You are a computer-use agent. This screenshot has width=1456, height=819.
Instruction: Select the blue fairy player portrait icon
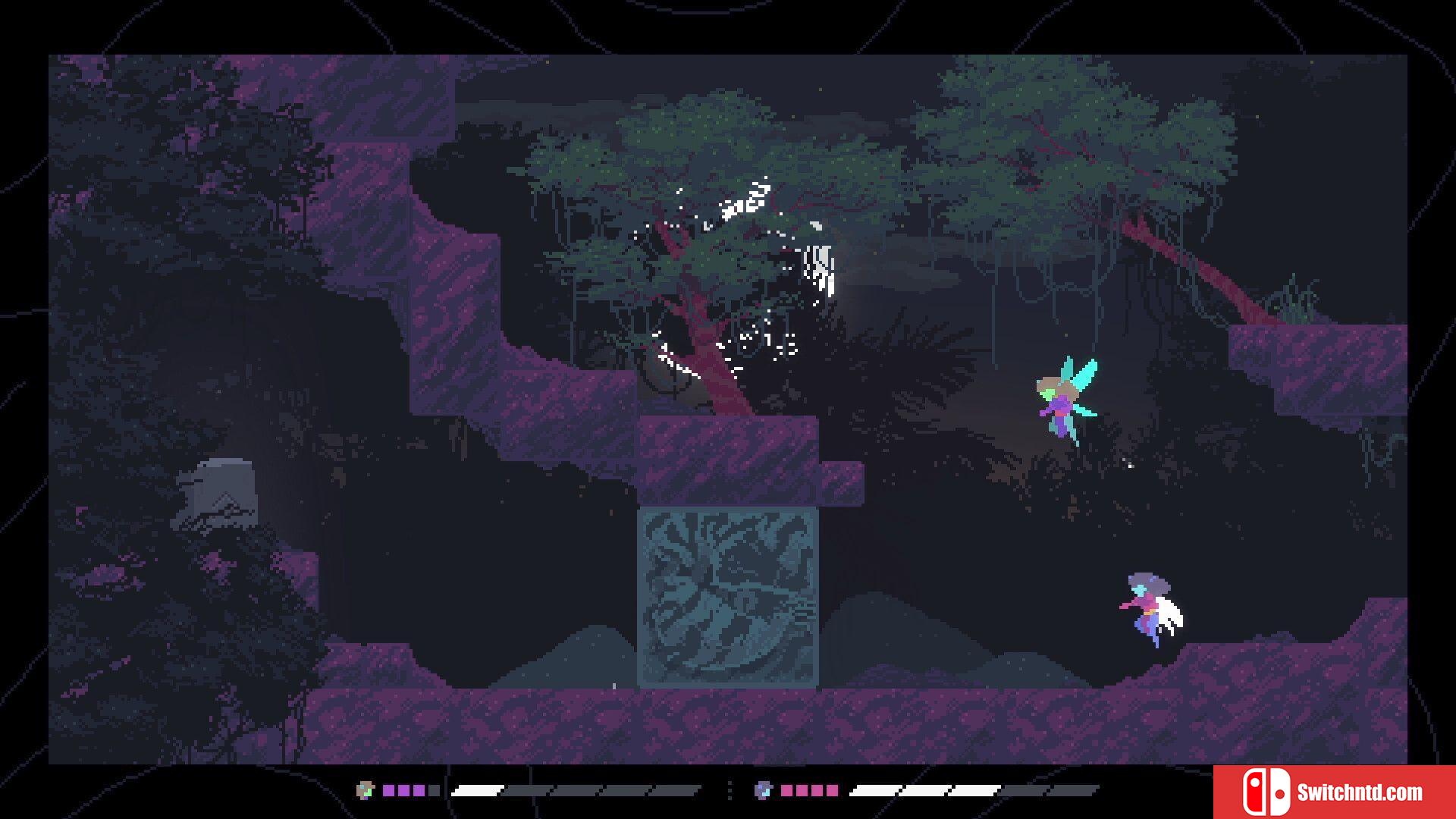coord(763,790)
